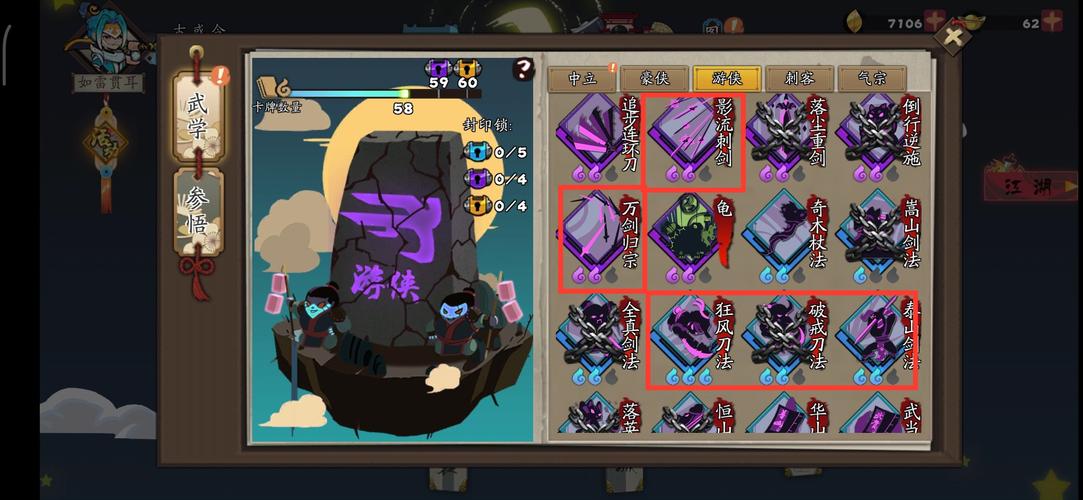Close the martial arts panel
The width and height of the screenshot is (1083, 500).
(x=953, y=38)
